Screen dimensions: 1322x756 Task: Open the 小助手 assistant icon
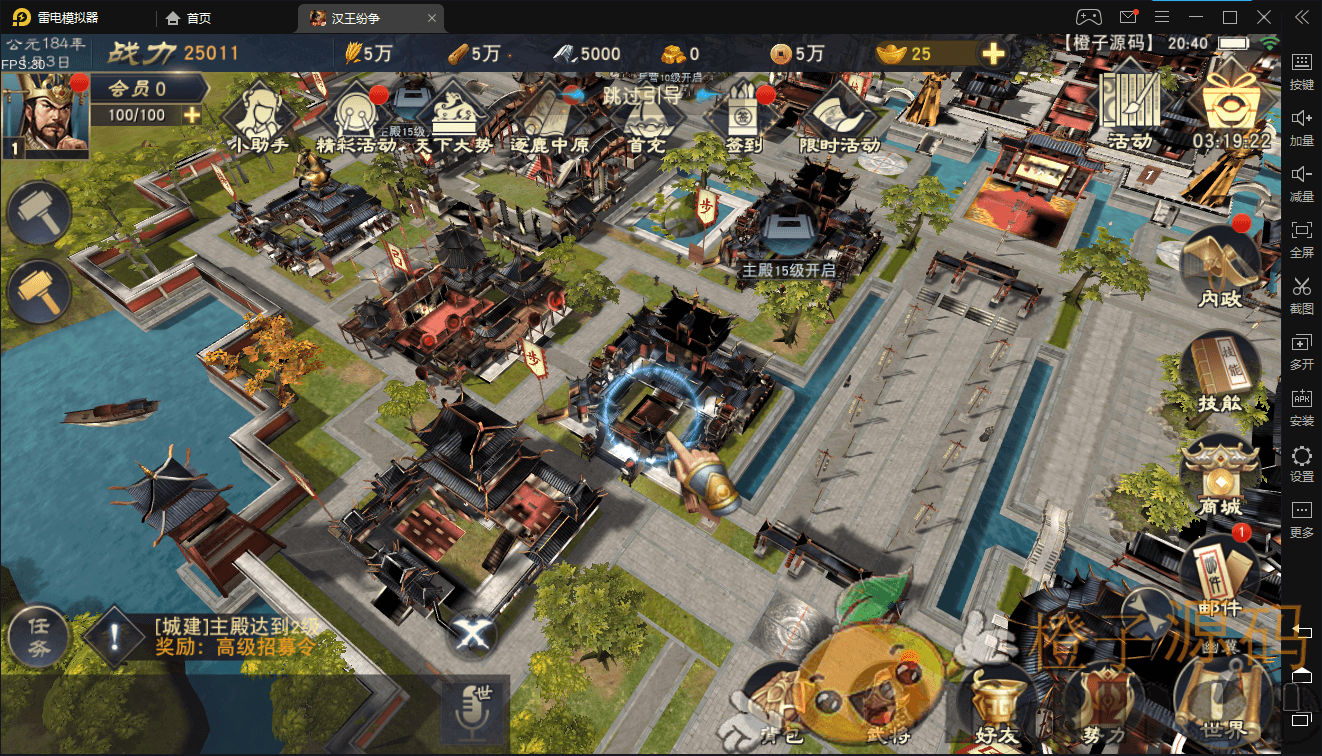click(x=259, y=116)
